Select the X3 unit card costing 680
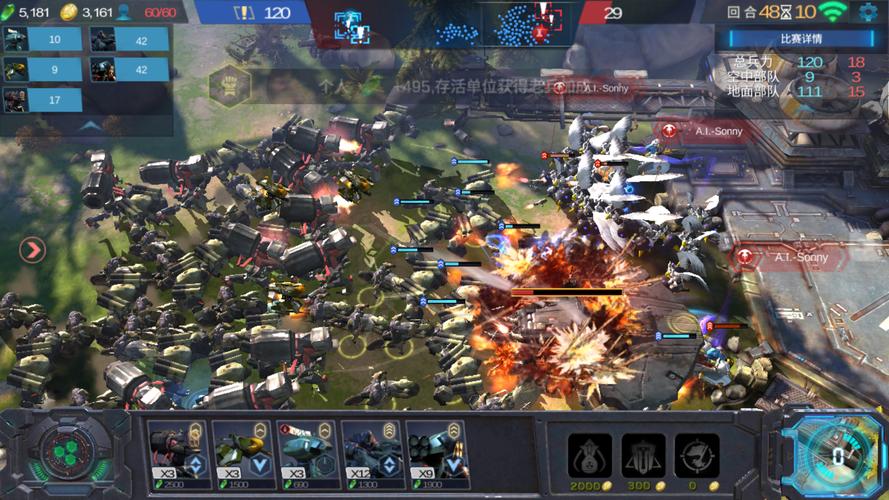The image size is (889, 500). click(x=307, y=452)
